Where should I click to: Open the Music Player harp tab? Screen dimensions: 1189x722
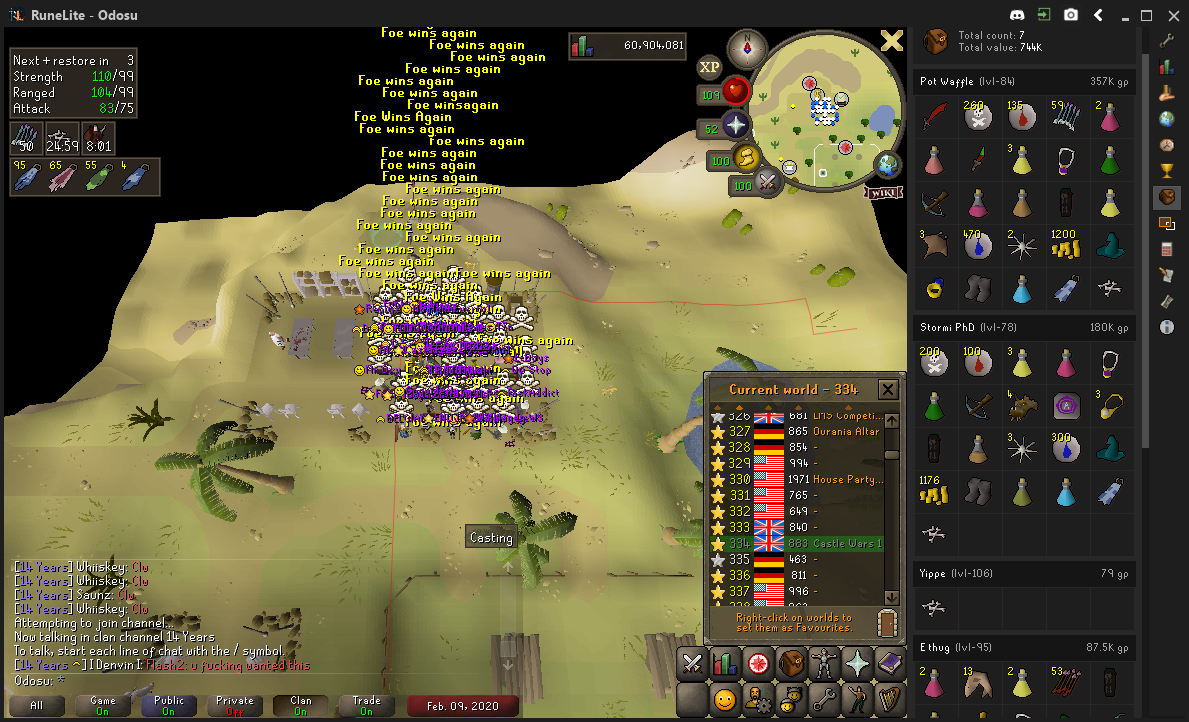tap(889, 698)
